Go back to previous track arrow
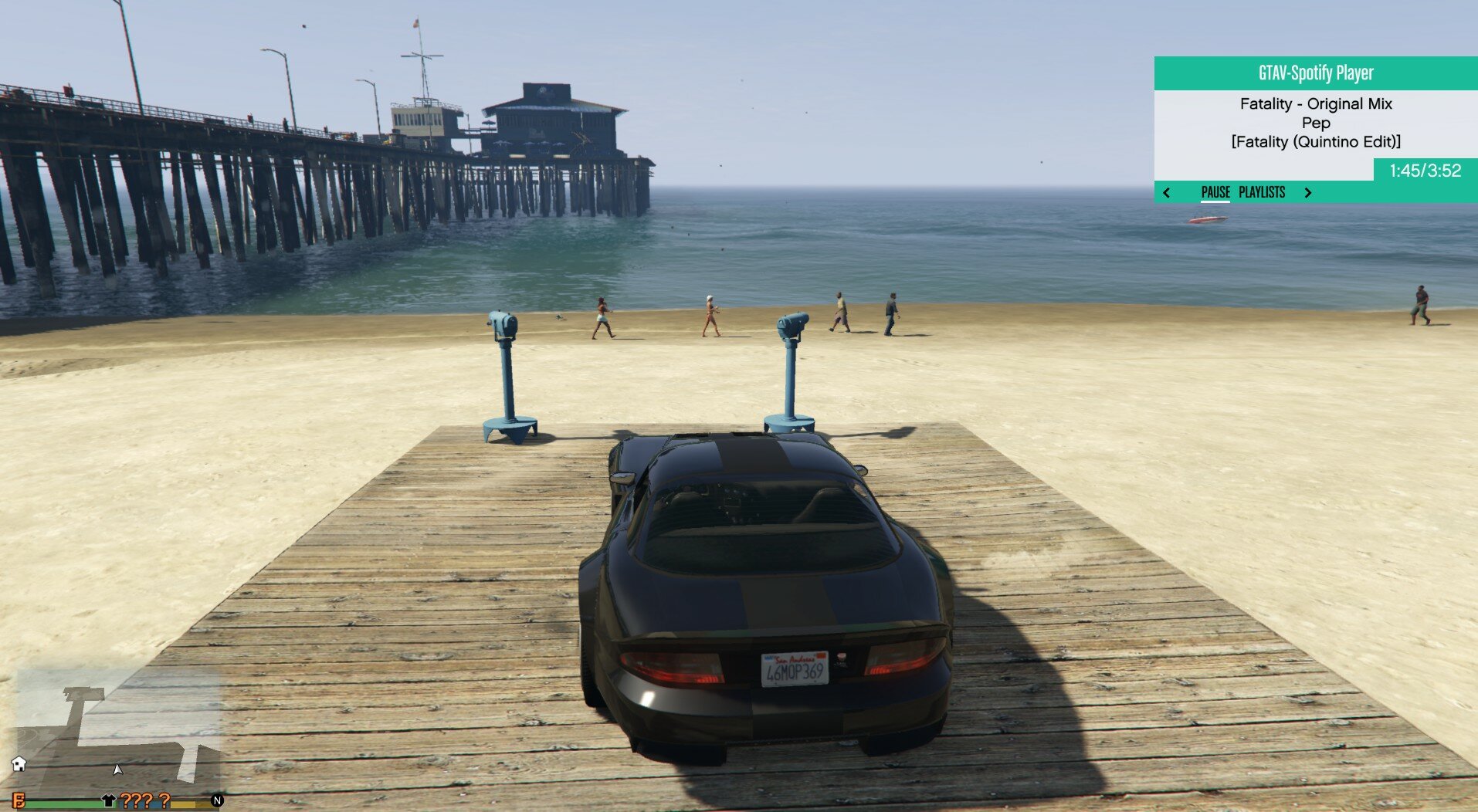Viewport: 1478px width, 812px height. (x=1167, y=193)
